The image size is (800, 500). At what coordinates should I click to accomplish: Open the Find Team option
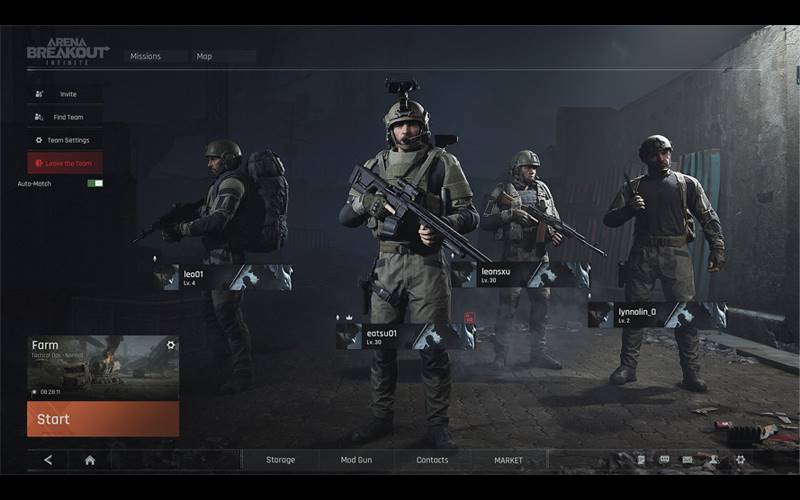coord(66,117)
